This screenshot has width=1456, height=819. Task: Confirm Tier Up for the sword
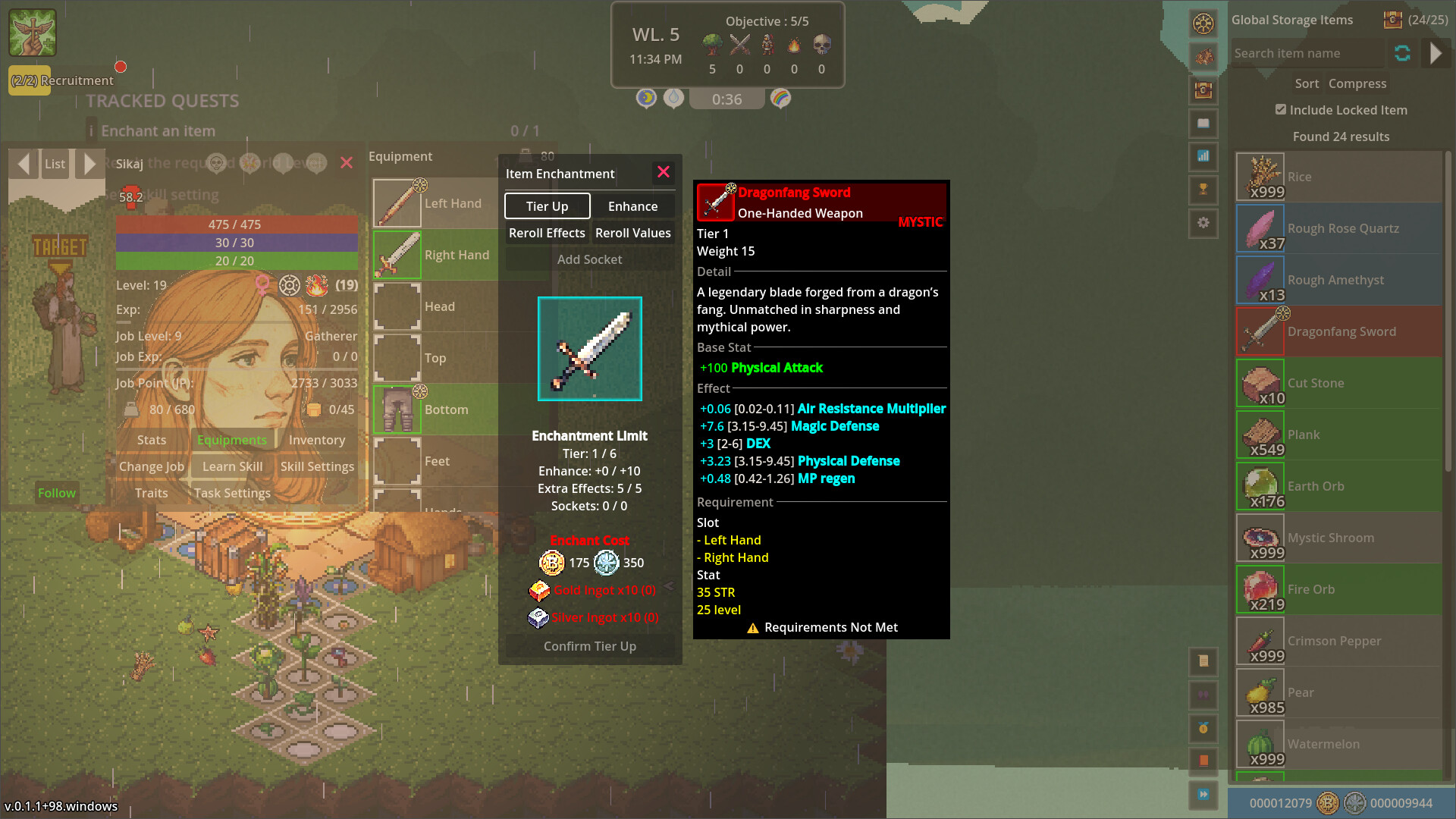tap(589, 646)
